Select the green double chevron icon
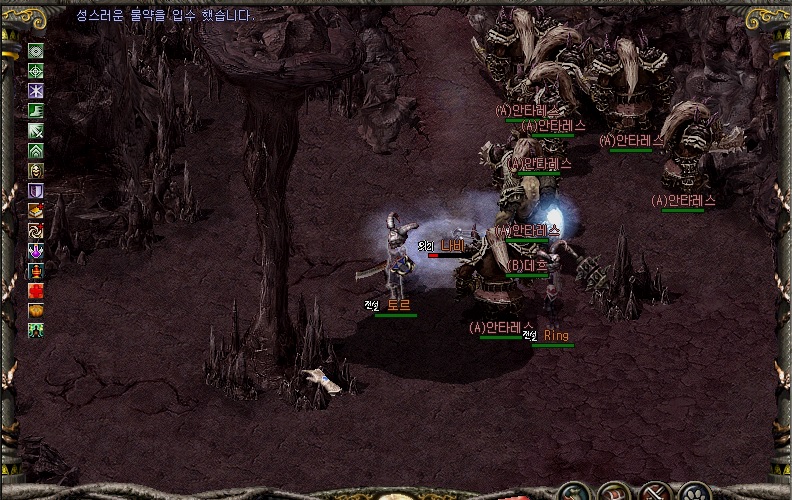The image size is (792, 500). 36,151
